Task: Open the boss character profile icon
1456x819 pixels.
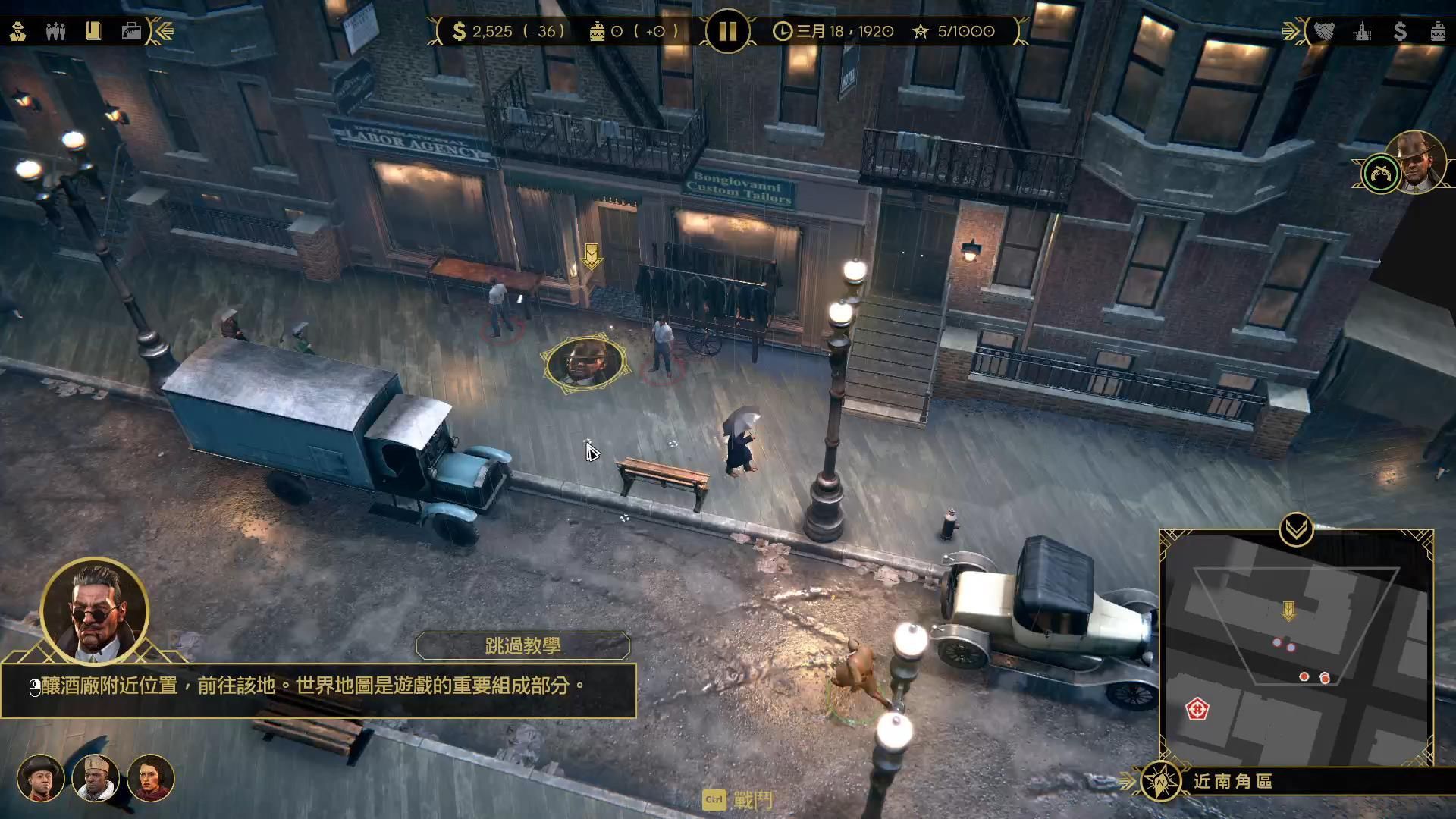Action: coord(19,32)
